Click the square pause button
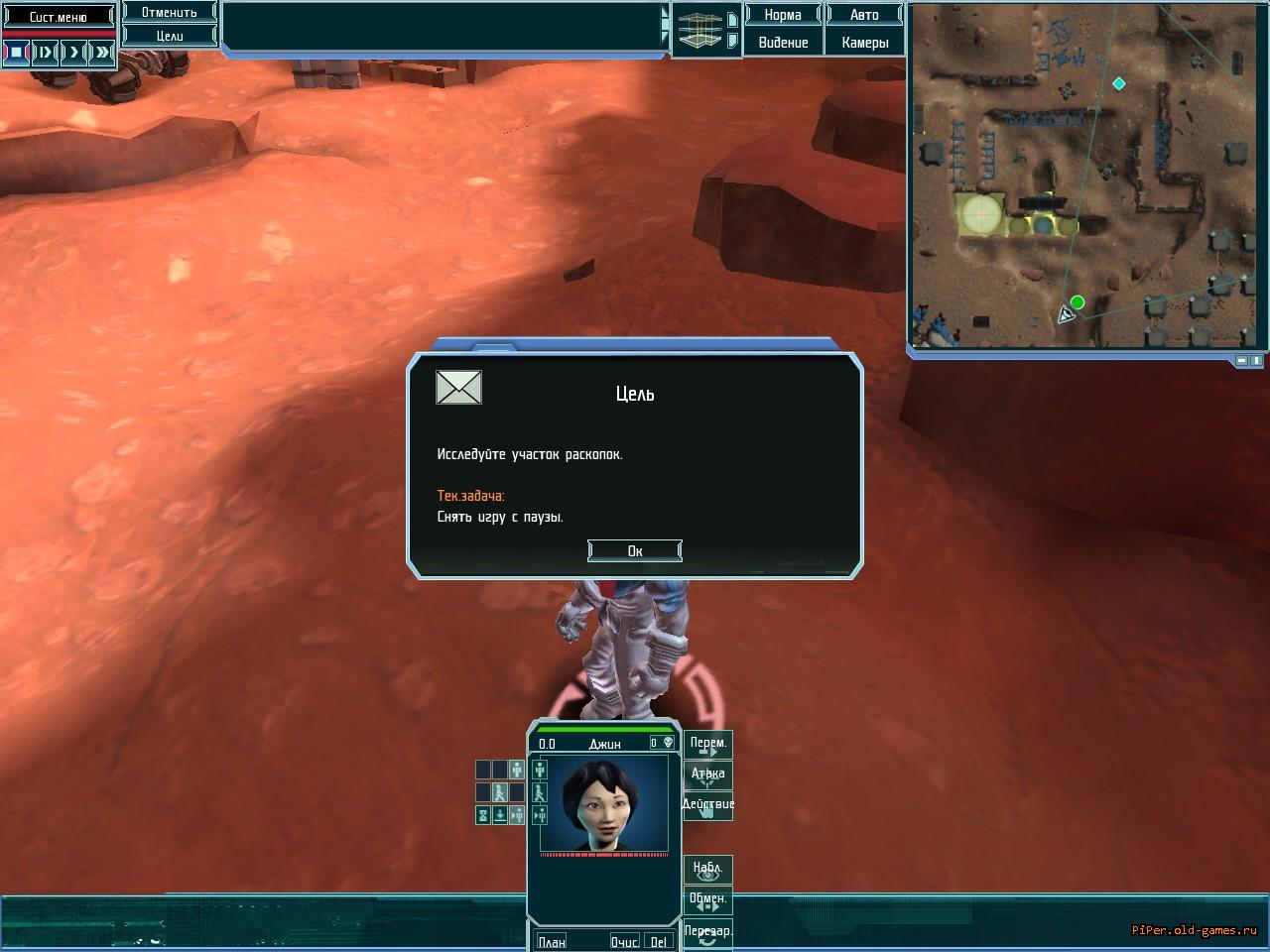 point(17,52)
